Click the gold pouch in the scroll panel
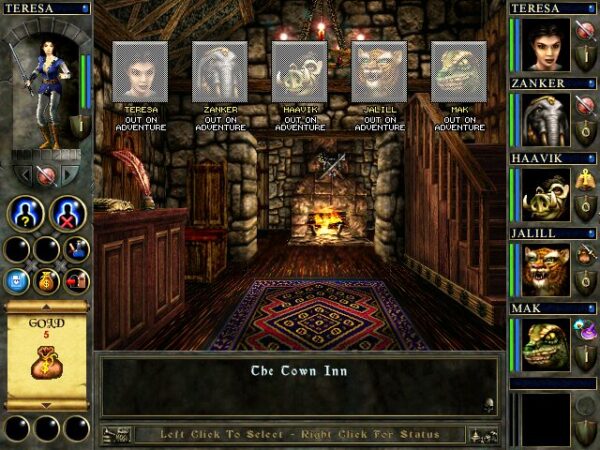This screenshot has width=600, height=450. point(45,362)
